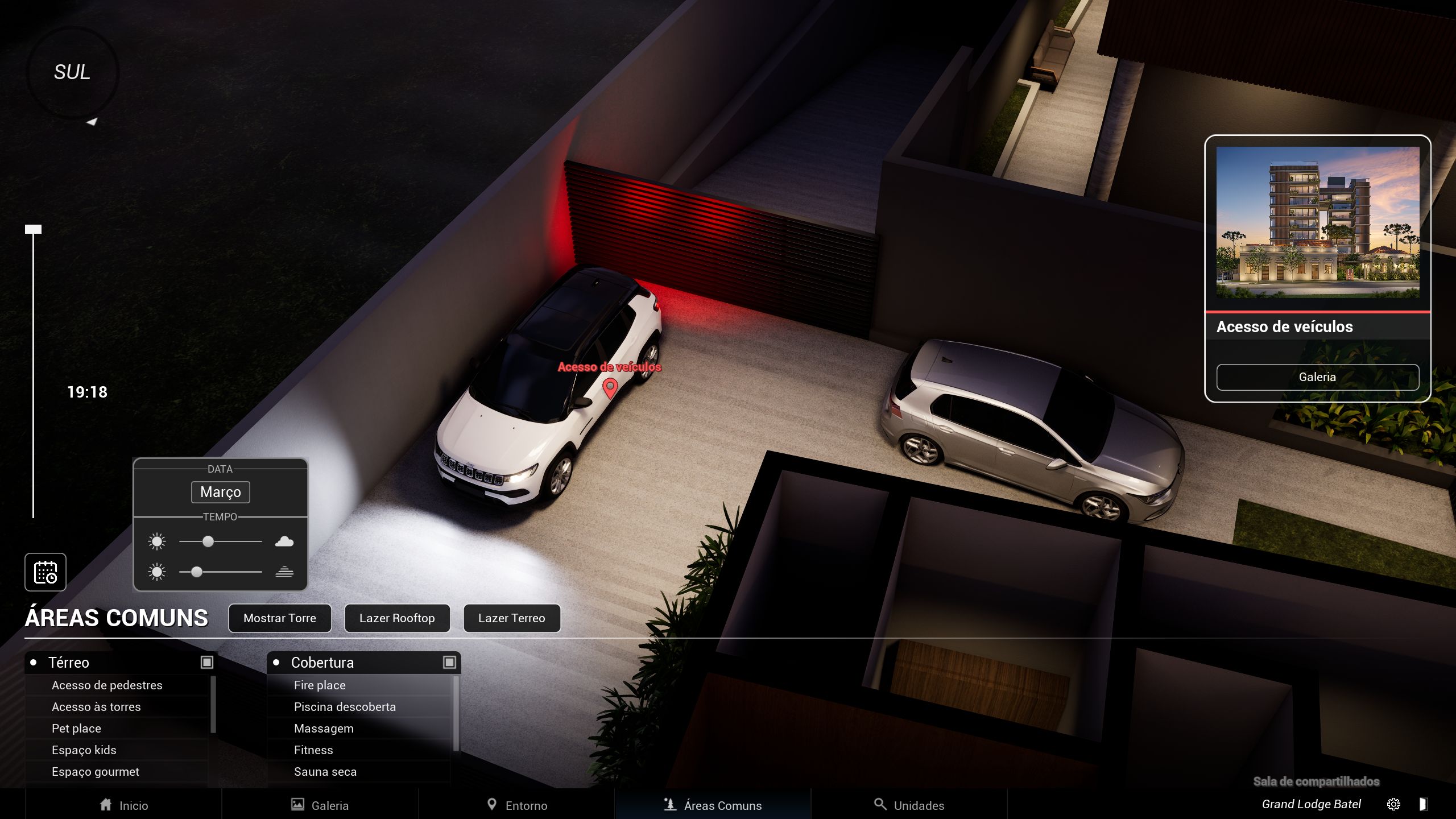This screenshot has width=1456, height=819.
Task: Go to the Unidades tab
Action: [x=909, y=805]
